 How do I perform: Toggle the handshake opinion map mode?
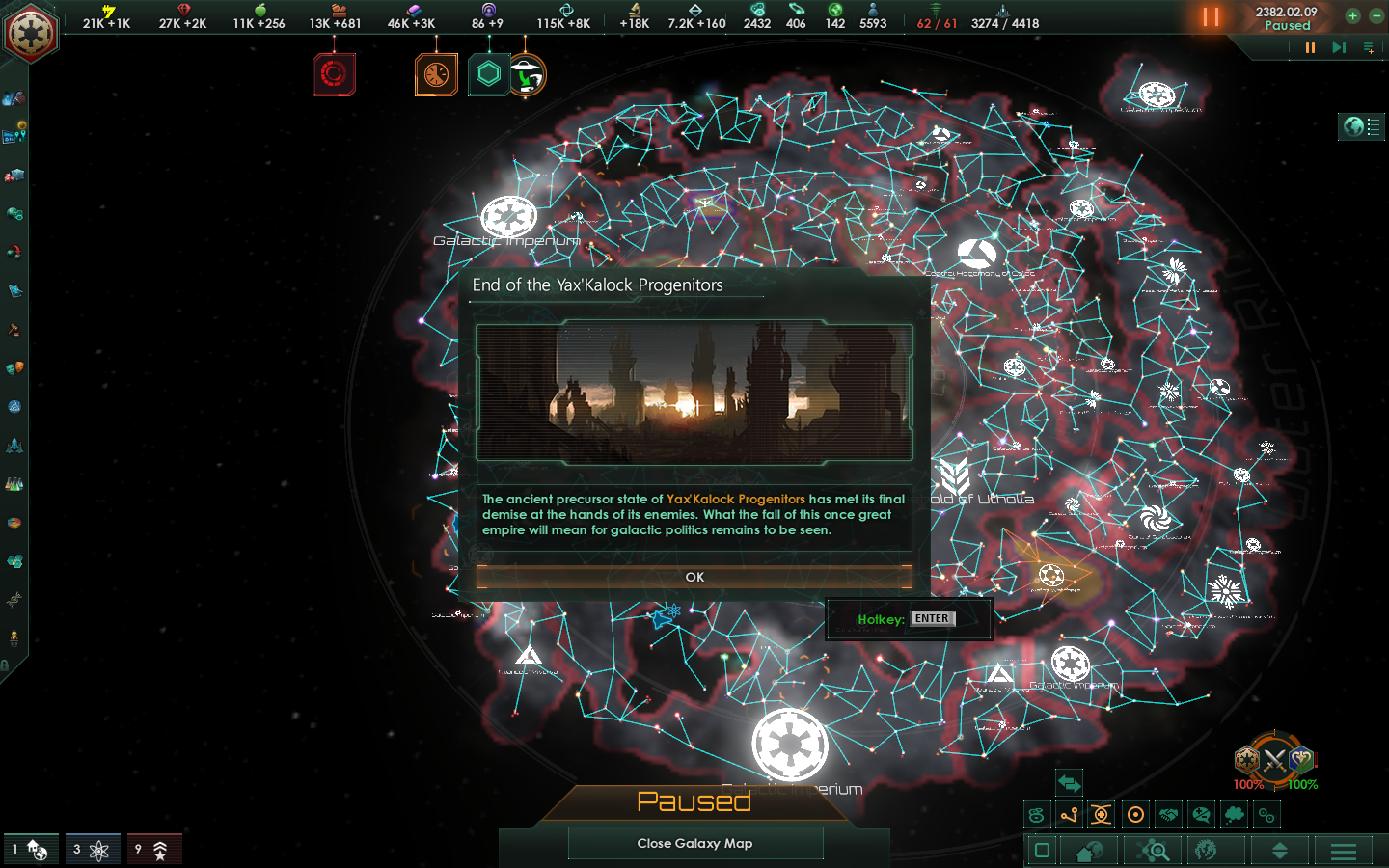1169,814
